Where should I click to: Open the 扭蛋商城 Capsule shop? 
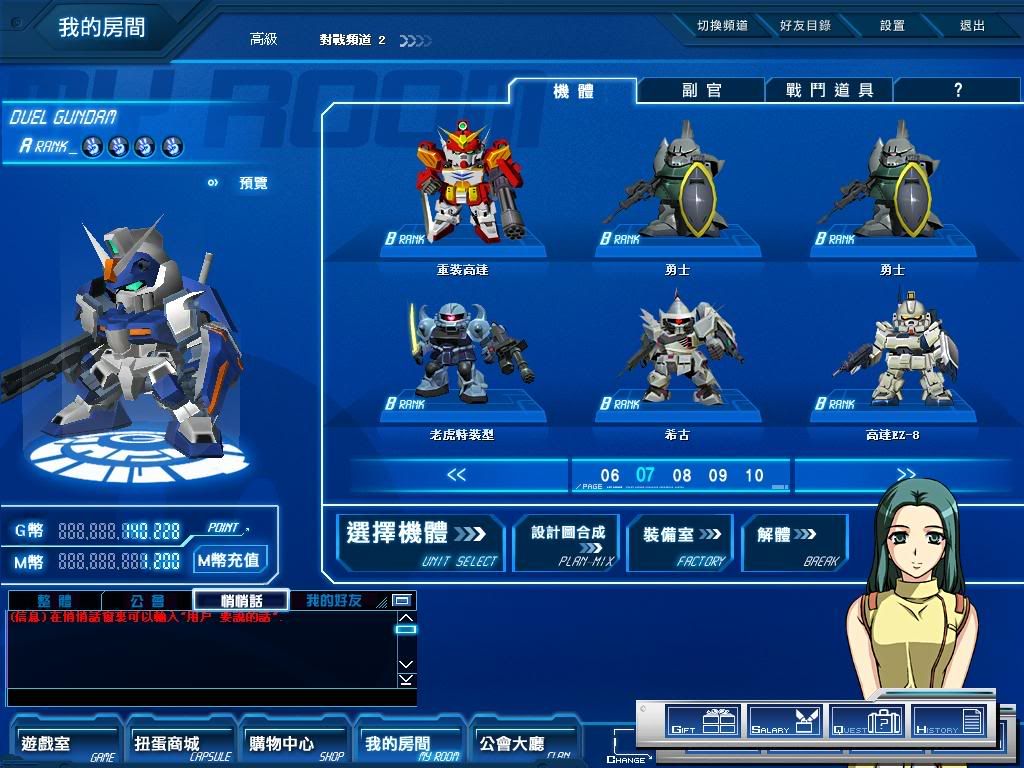(x=176, y=745)
